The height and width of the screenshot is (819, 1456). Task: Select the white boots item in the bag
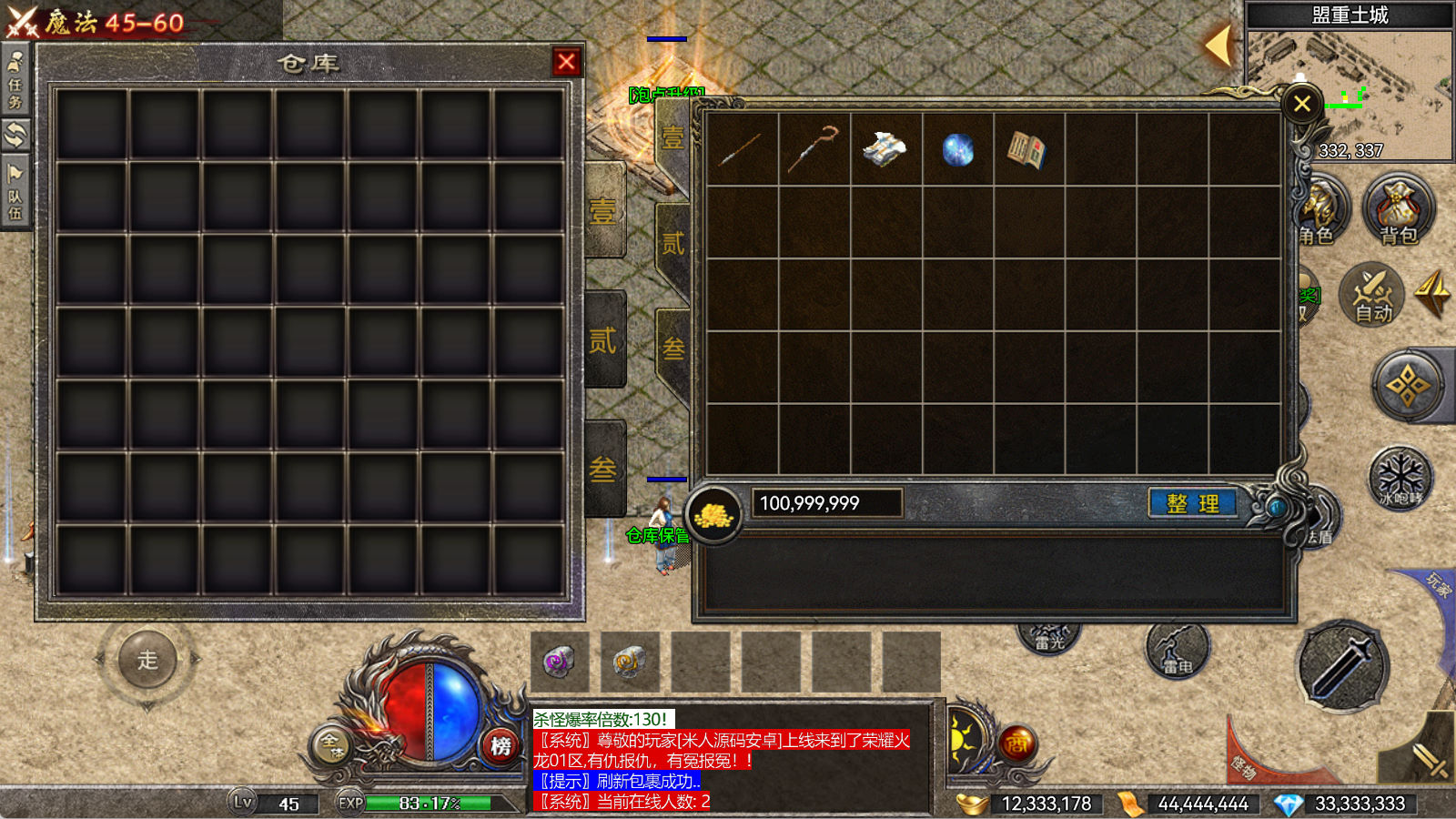point(885,149)
